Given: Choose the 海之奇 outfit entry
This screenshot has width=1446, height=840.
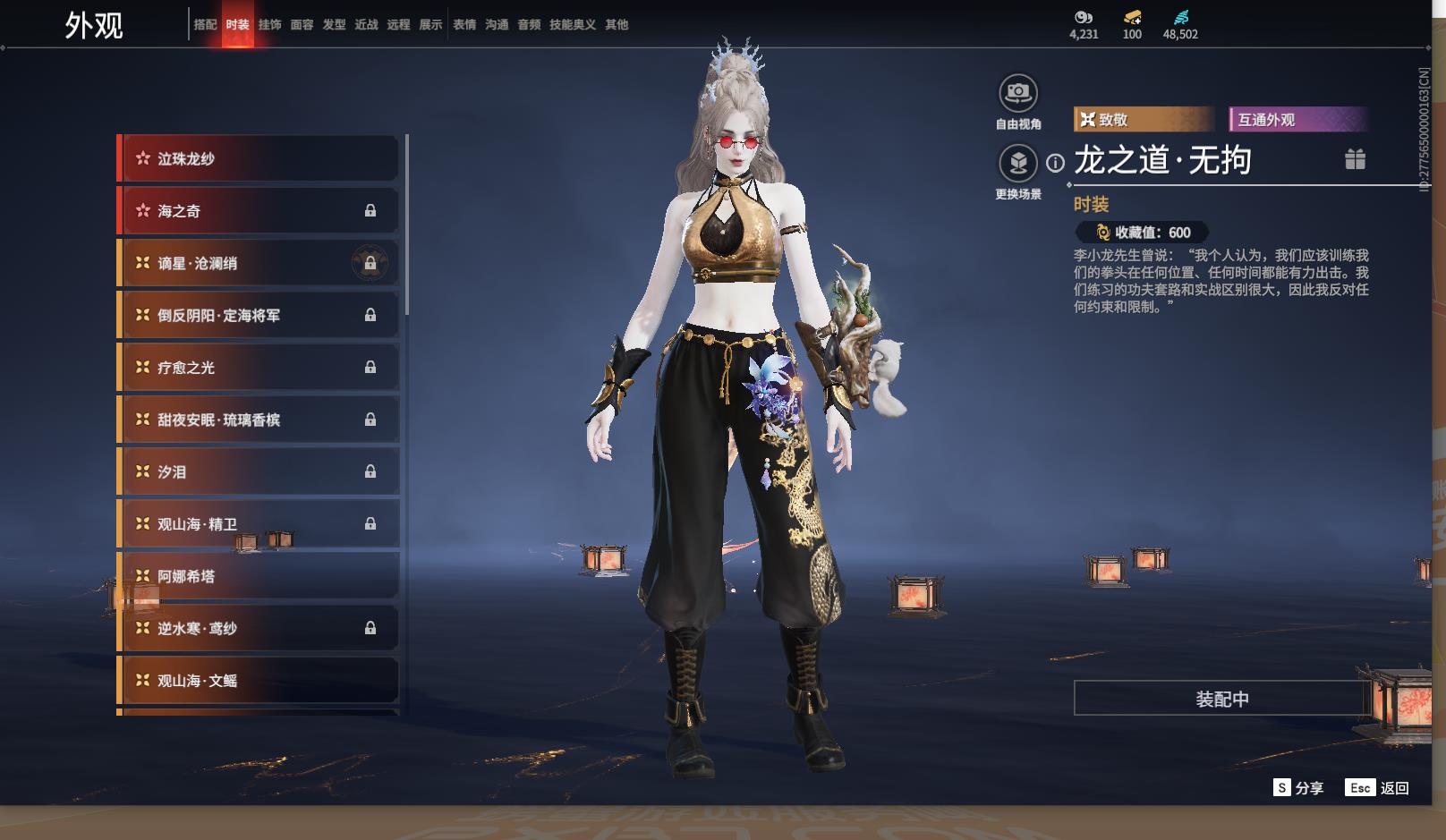Looking at the screenshot, I should tap(259, 211).
